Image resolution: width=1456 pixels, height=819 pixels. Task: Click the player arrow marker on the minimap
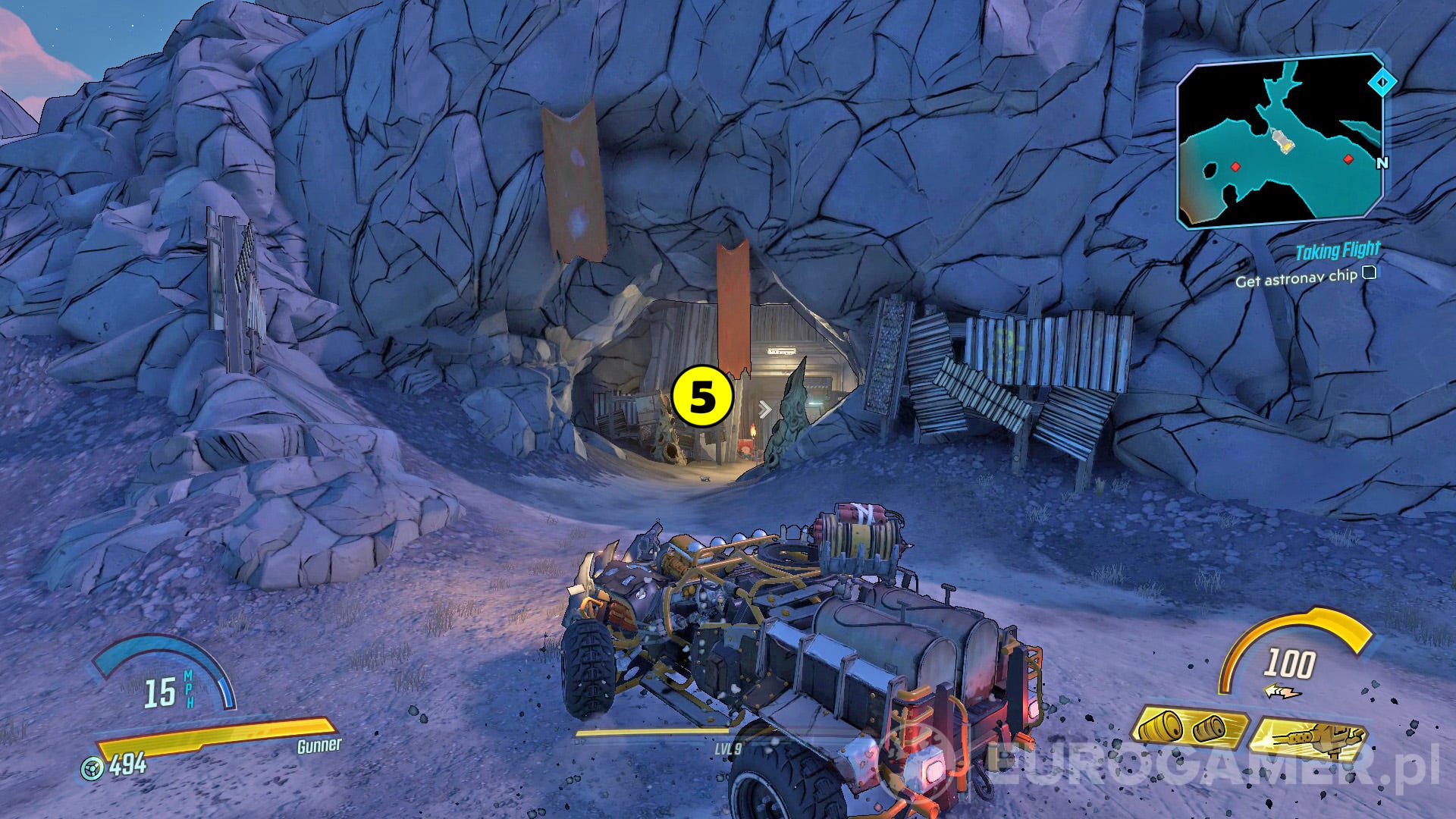(x=1283, y=141)
